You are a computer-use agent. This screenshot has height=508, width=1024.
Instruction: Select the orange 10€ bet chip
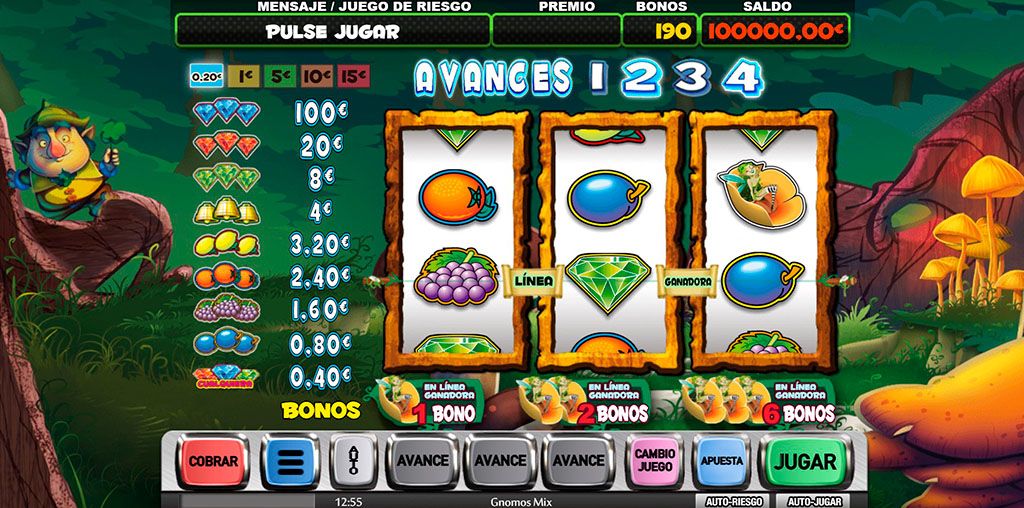click(316, 76)
